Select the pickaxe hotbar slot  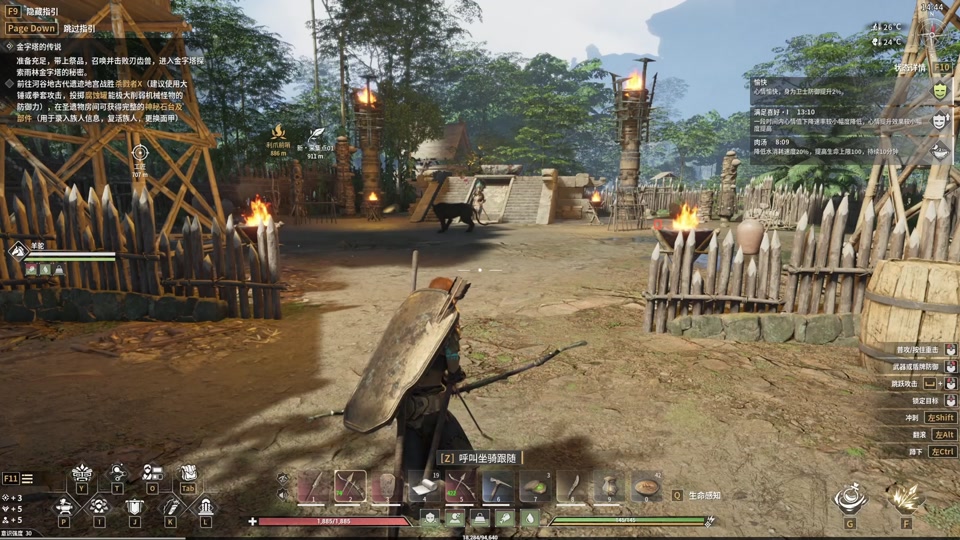coord(498,487)
